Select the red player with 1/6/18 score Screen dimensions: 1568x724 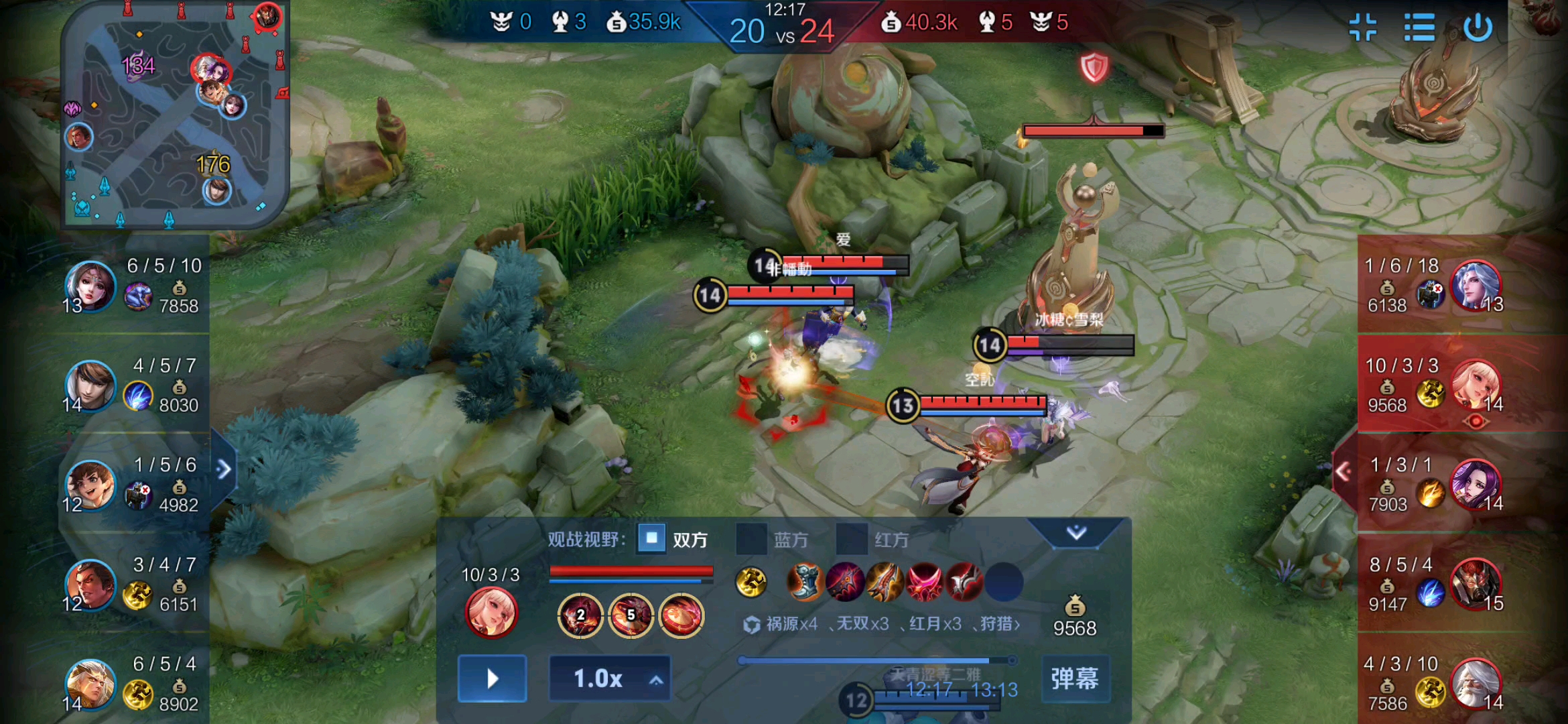tap(1475, 286)
